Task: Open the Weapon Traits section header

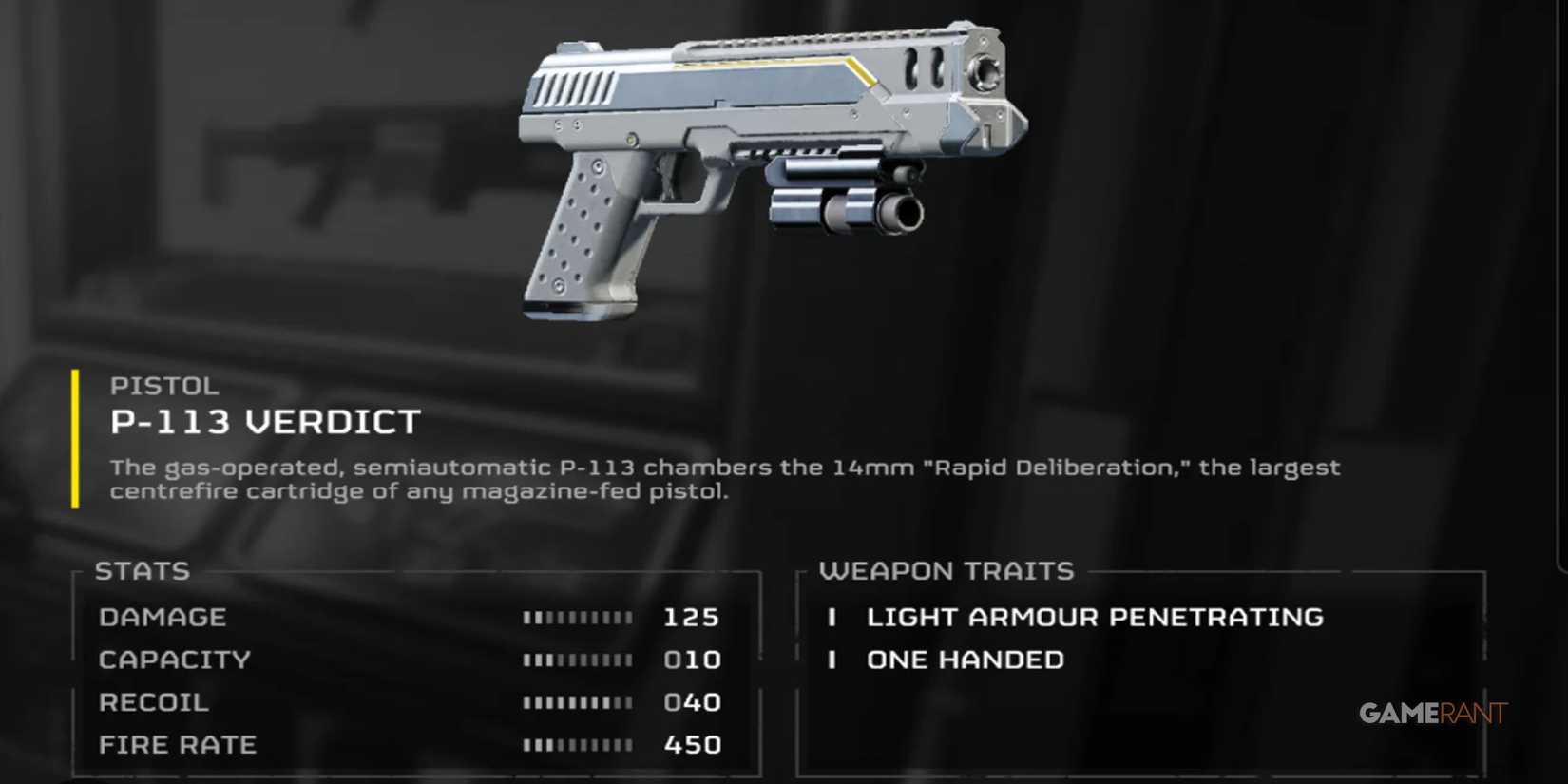Action: [x=946, y=571]
